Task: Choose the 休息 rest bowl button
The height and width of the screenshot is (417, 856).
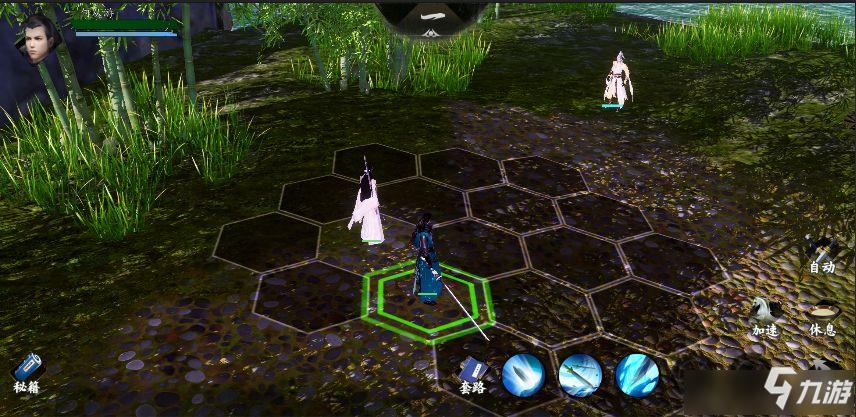Action: (x=822, y=314)
